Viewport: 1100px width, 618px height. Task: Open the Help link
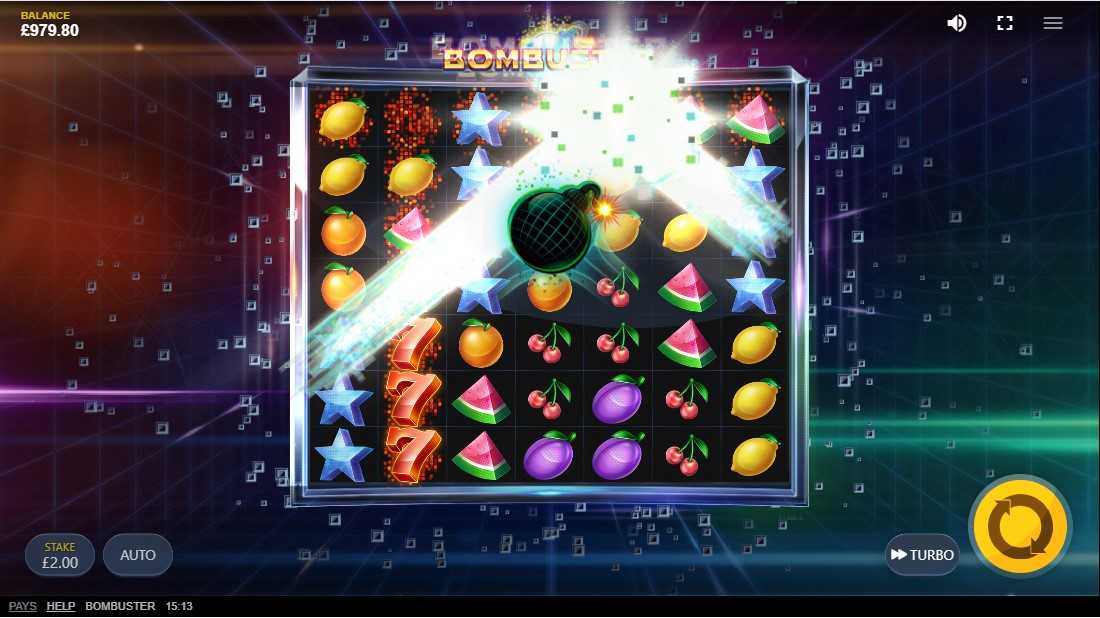point(61,606)
